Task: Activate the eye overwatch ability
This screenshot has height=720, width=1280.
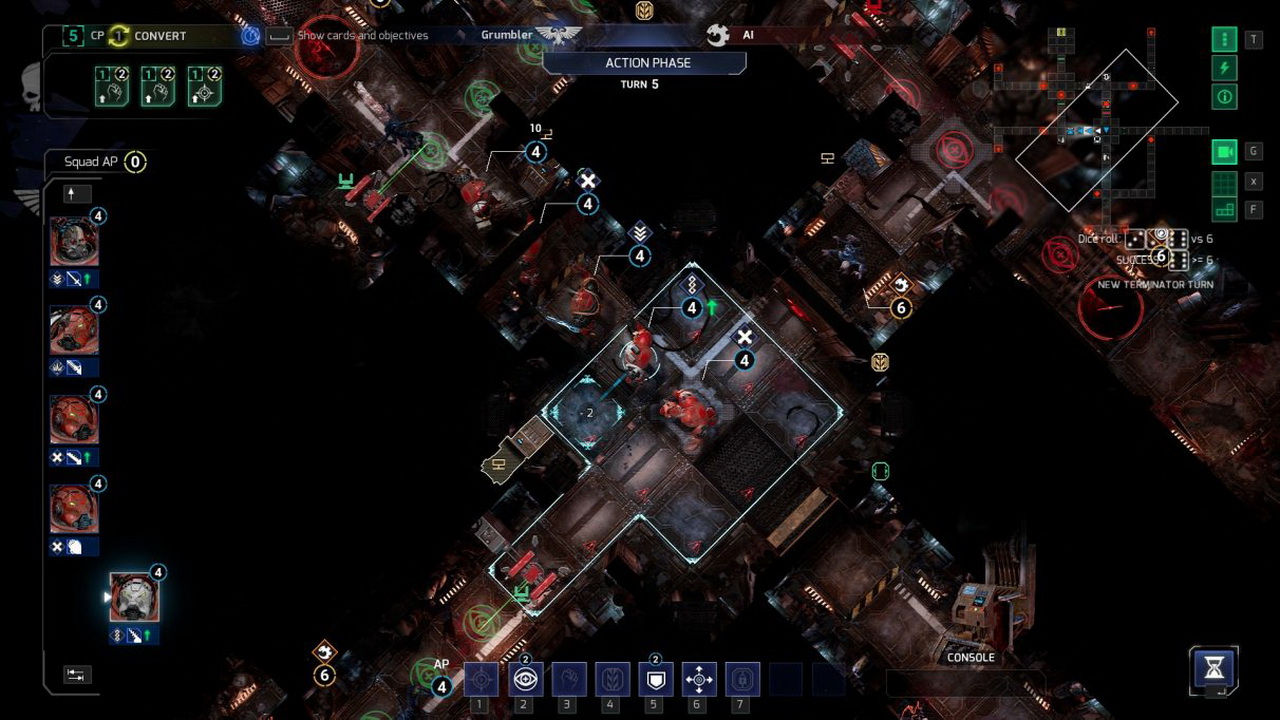Action: point(525,680)
